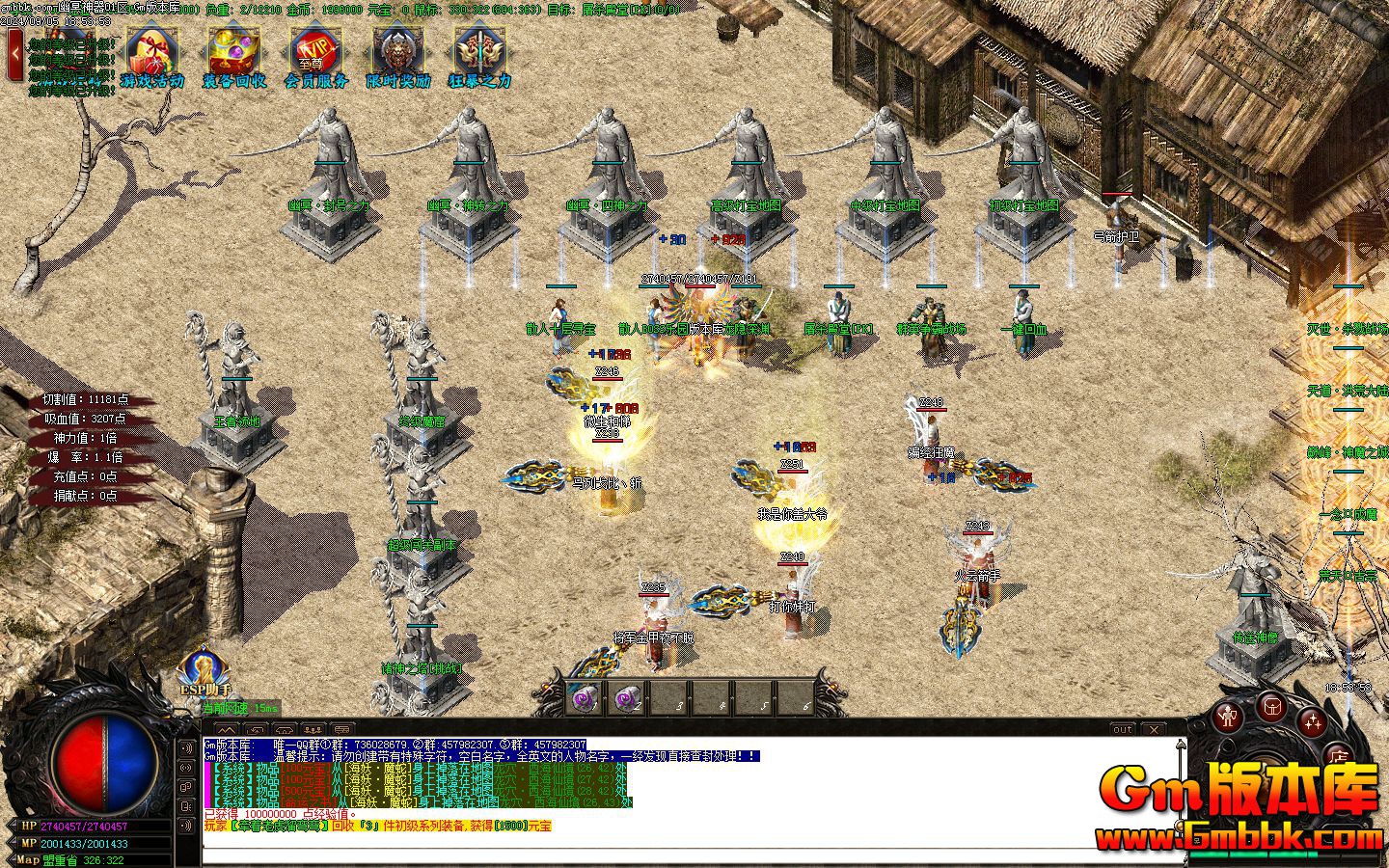Open the skills sparkle round button
The image size is (1389, 868).
coord(1312,721)
